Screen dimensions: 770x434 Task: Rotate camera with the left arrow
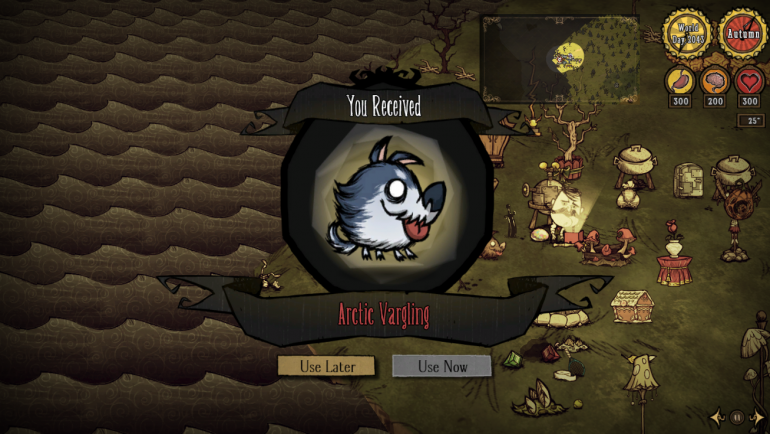[718, 416]
